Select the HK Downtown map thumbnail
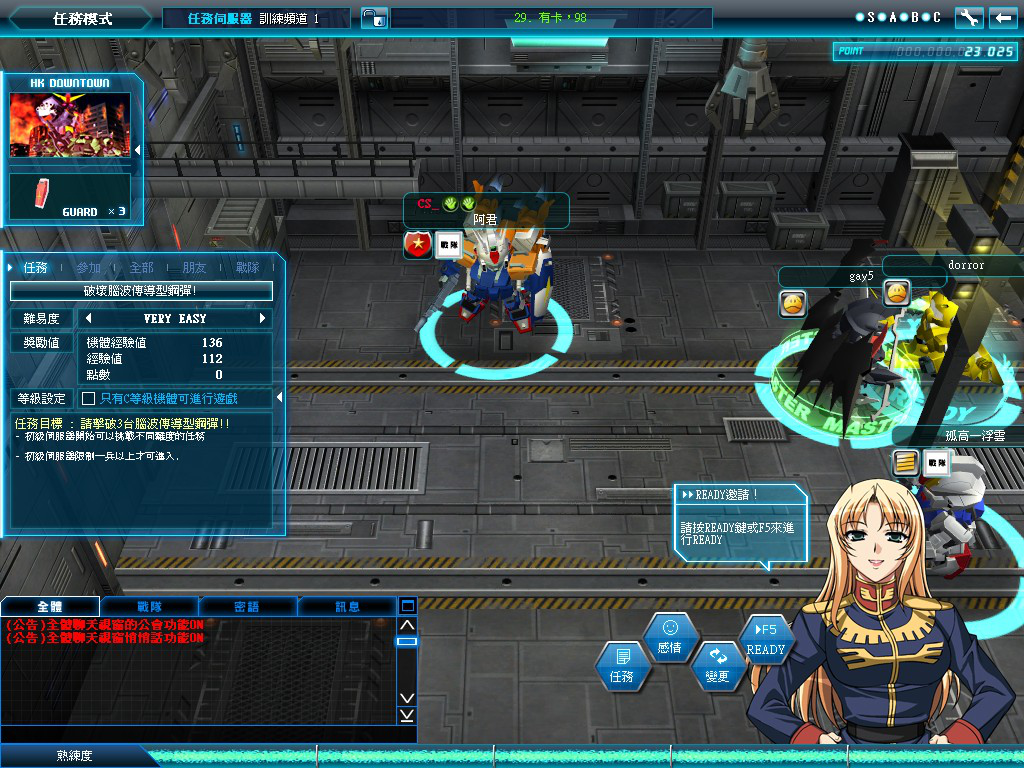The image size is (1024, 768). point(70,125)
